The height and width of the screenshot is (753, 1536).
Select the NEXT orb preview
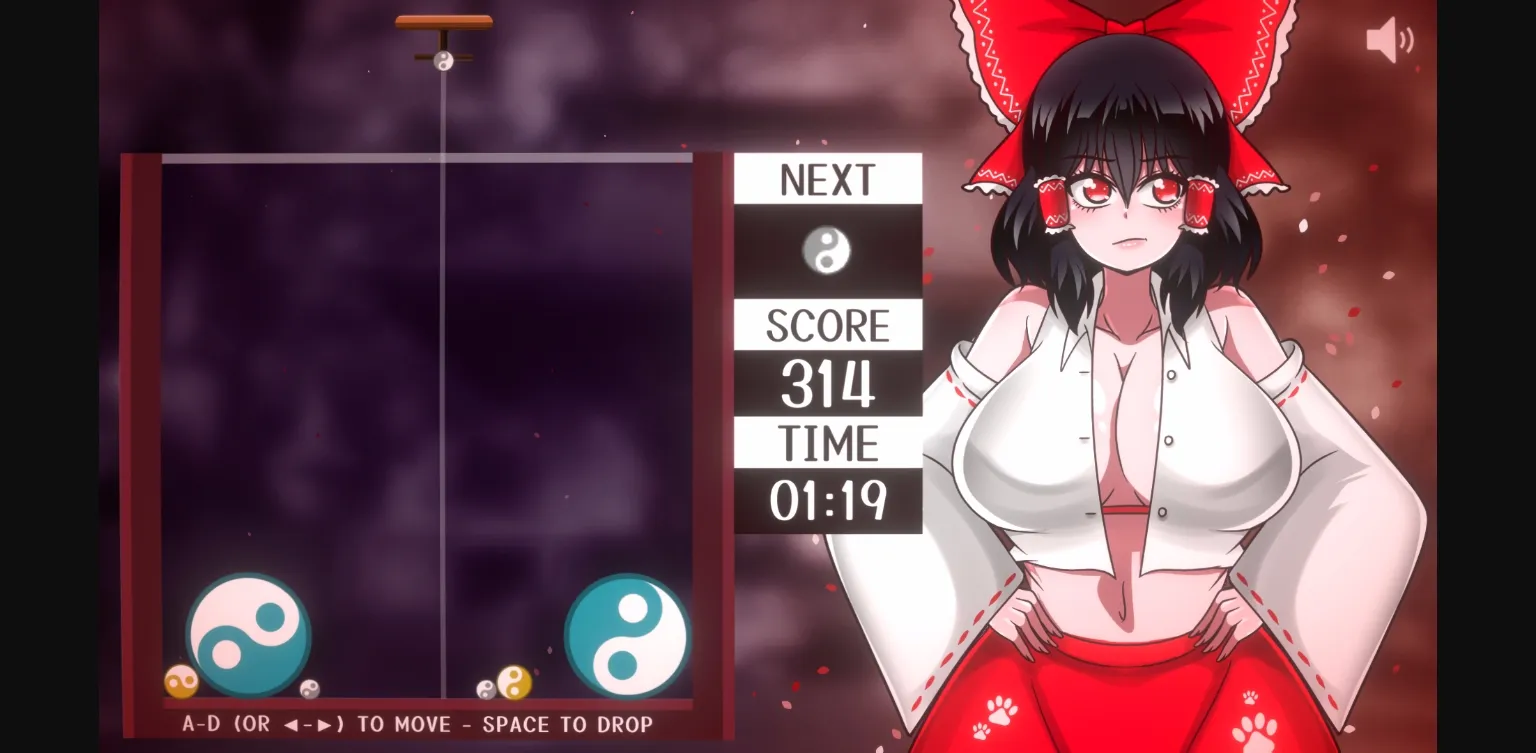pos(826,250)
